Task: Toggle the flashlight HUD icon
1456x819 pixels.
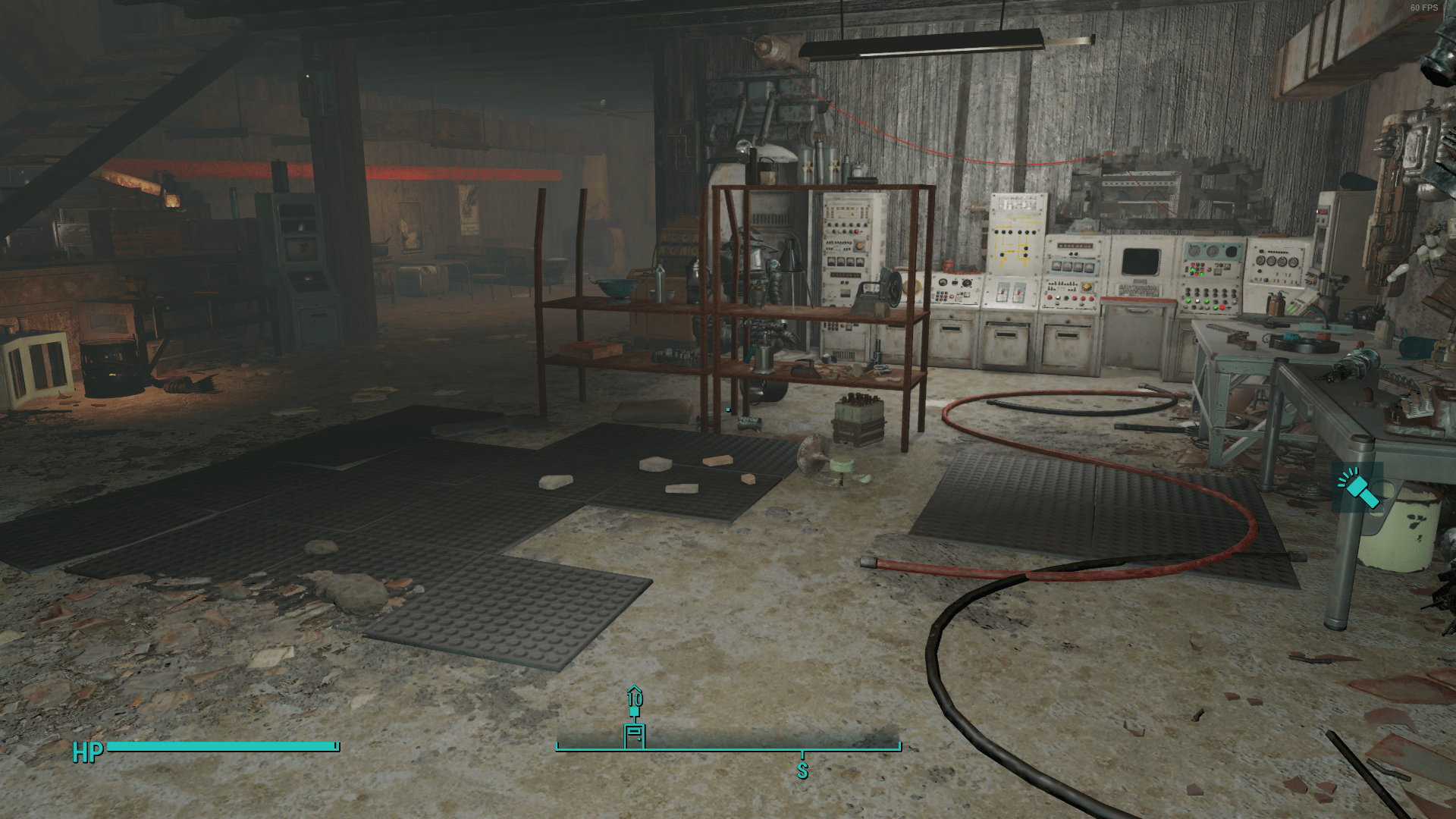Action: [x=1357, y=488]
